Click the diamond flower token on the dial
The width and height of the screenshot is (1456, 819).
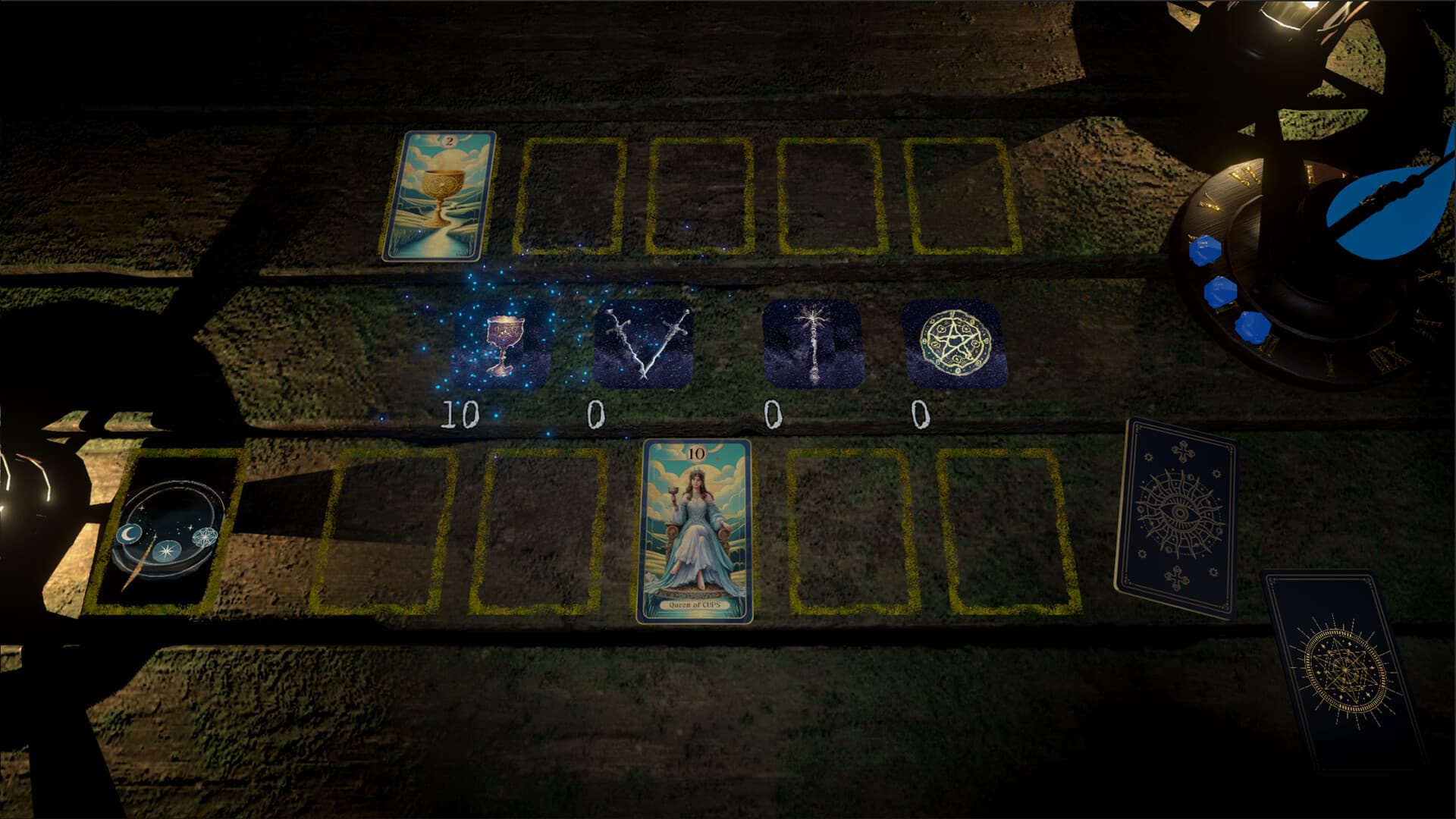(x=205, y=537)
